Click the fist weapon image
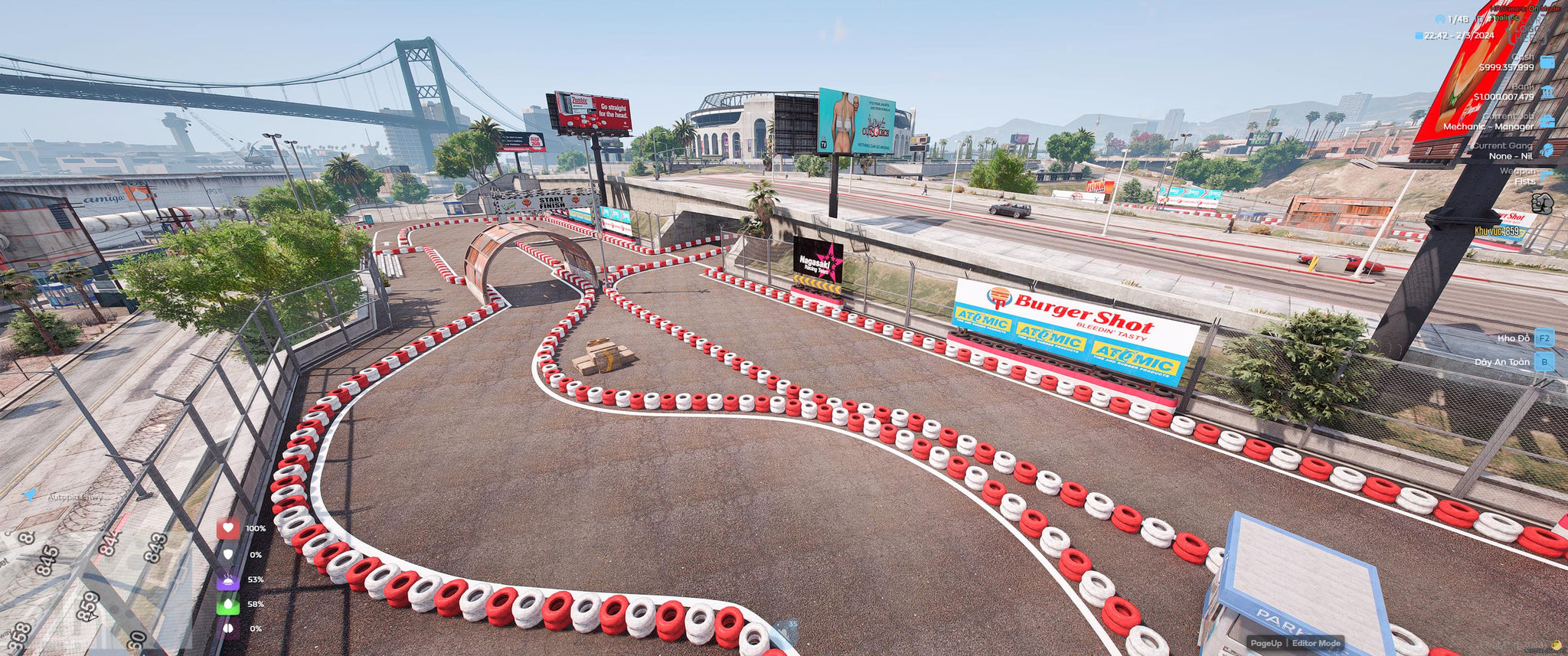 tap(1541, 203)
